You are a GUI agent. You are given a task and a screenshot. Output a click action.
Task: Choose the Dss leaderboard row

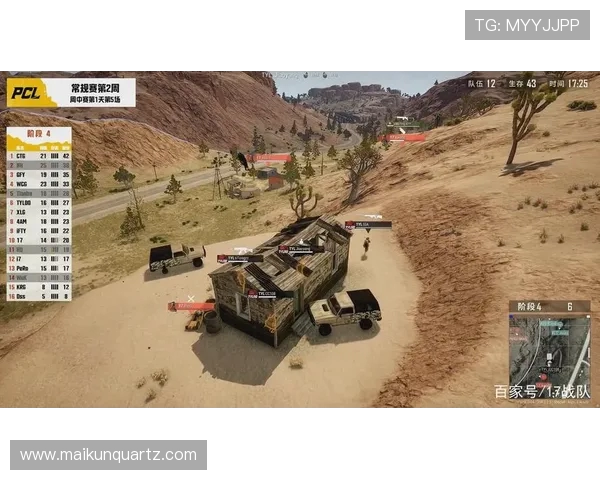pyautogui.click(x=39, y=296)
